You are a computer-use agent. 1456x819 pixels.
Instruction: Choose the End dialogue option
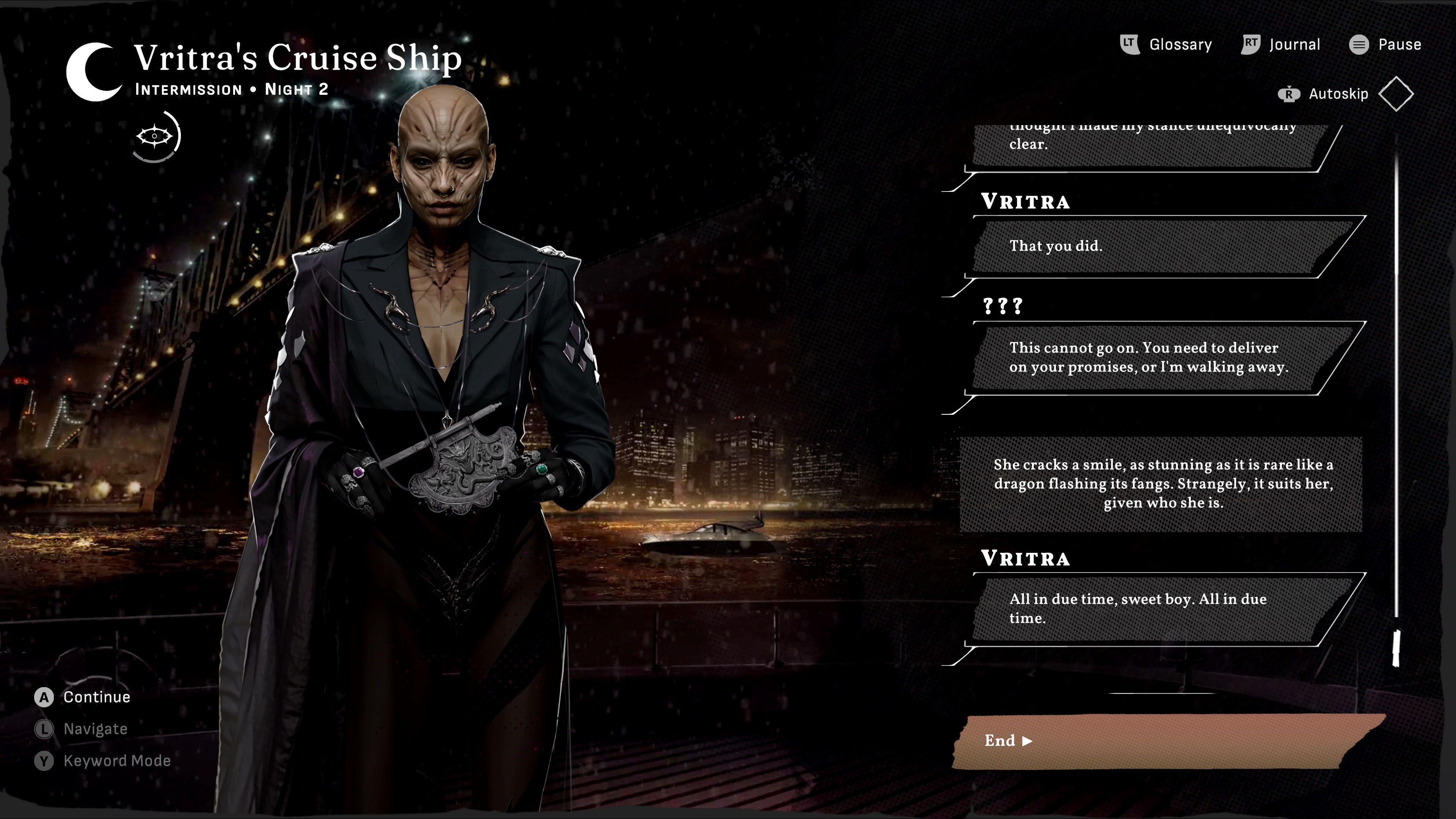coord(1164,741)
